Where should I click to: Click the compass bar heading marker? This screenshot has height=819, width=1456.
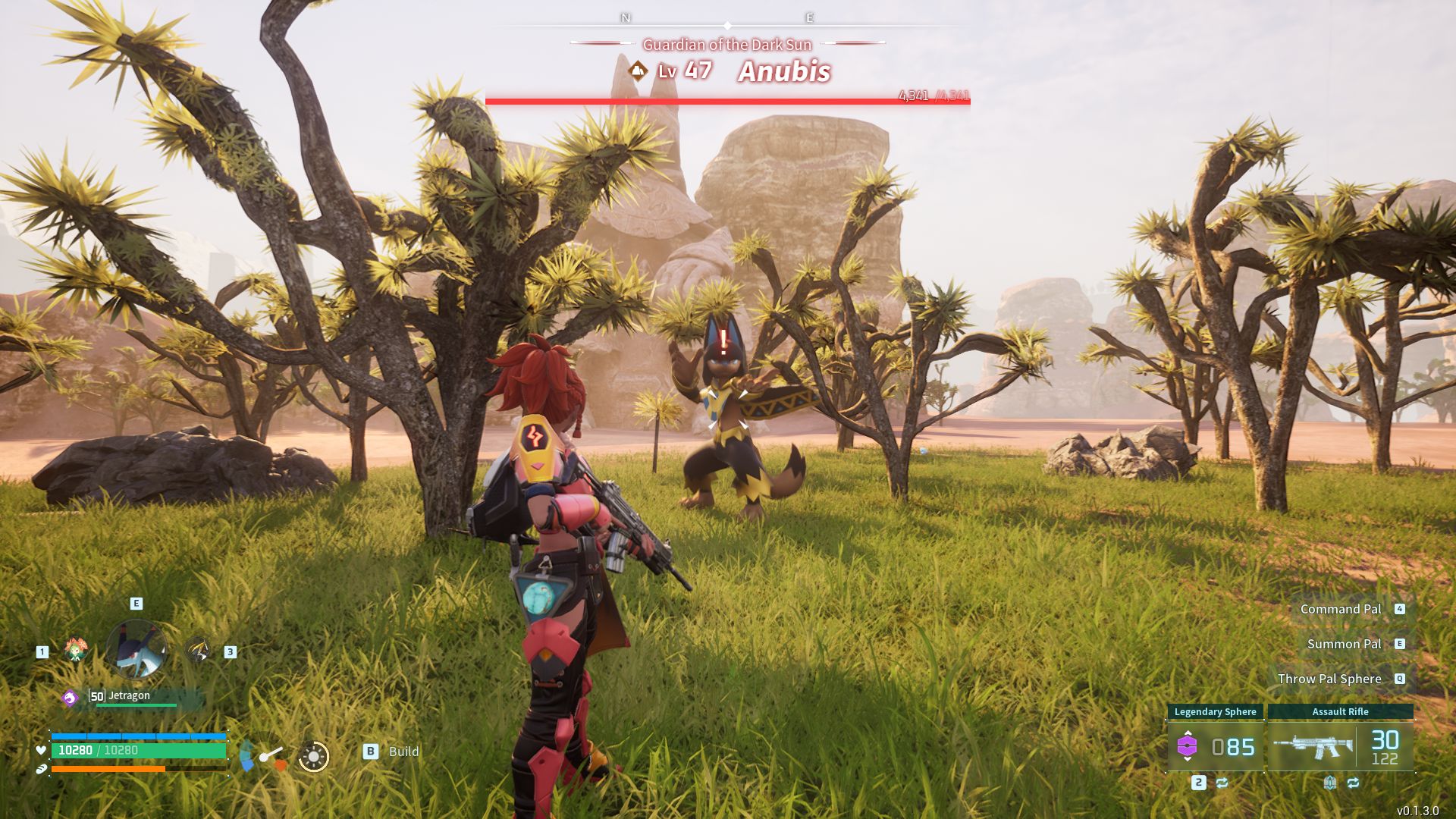point(727,26)
